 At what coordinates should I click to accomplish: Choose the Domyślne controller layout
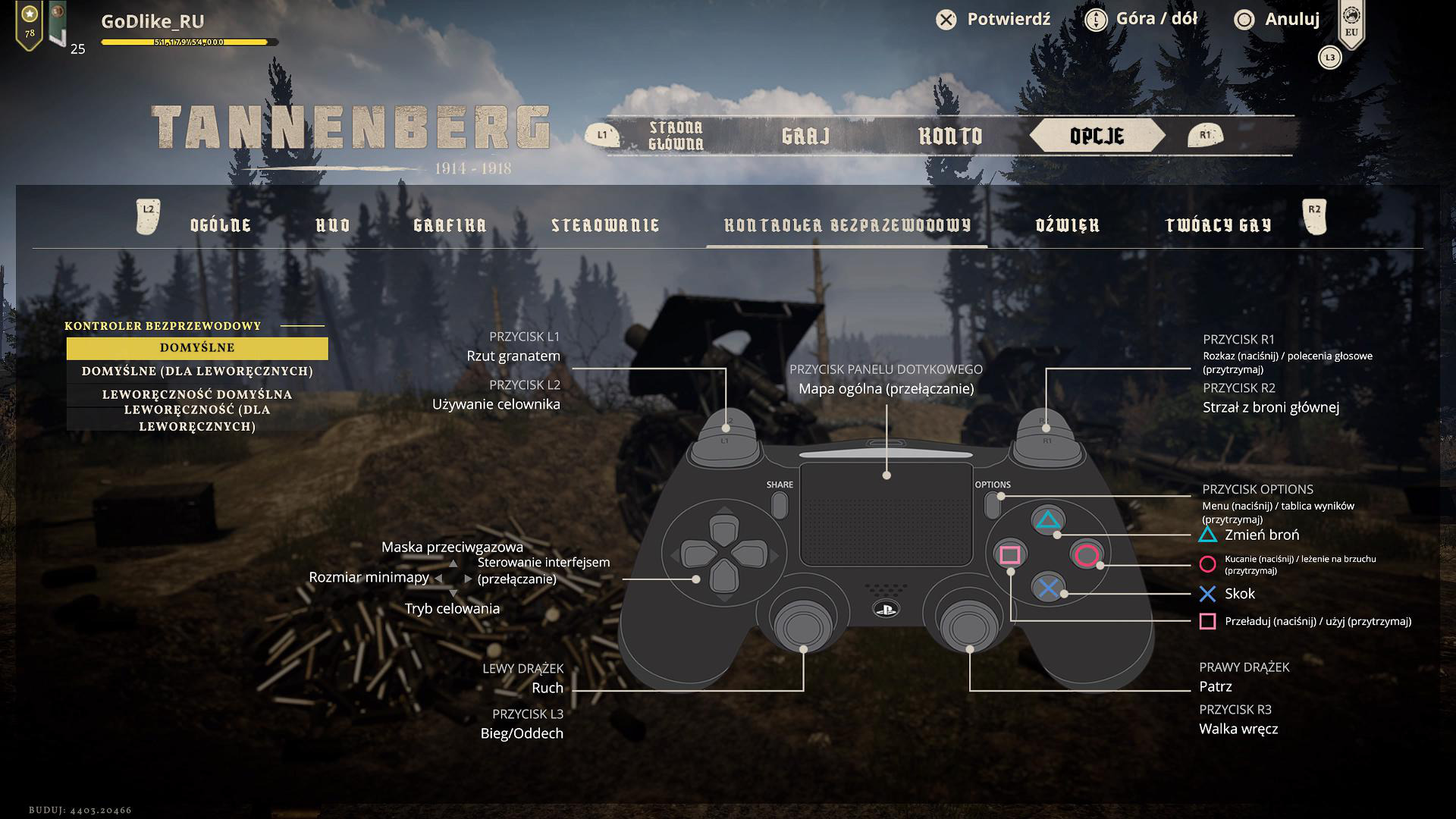click(x=197, y=348)
